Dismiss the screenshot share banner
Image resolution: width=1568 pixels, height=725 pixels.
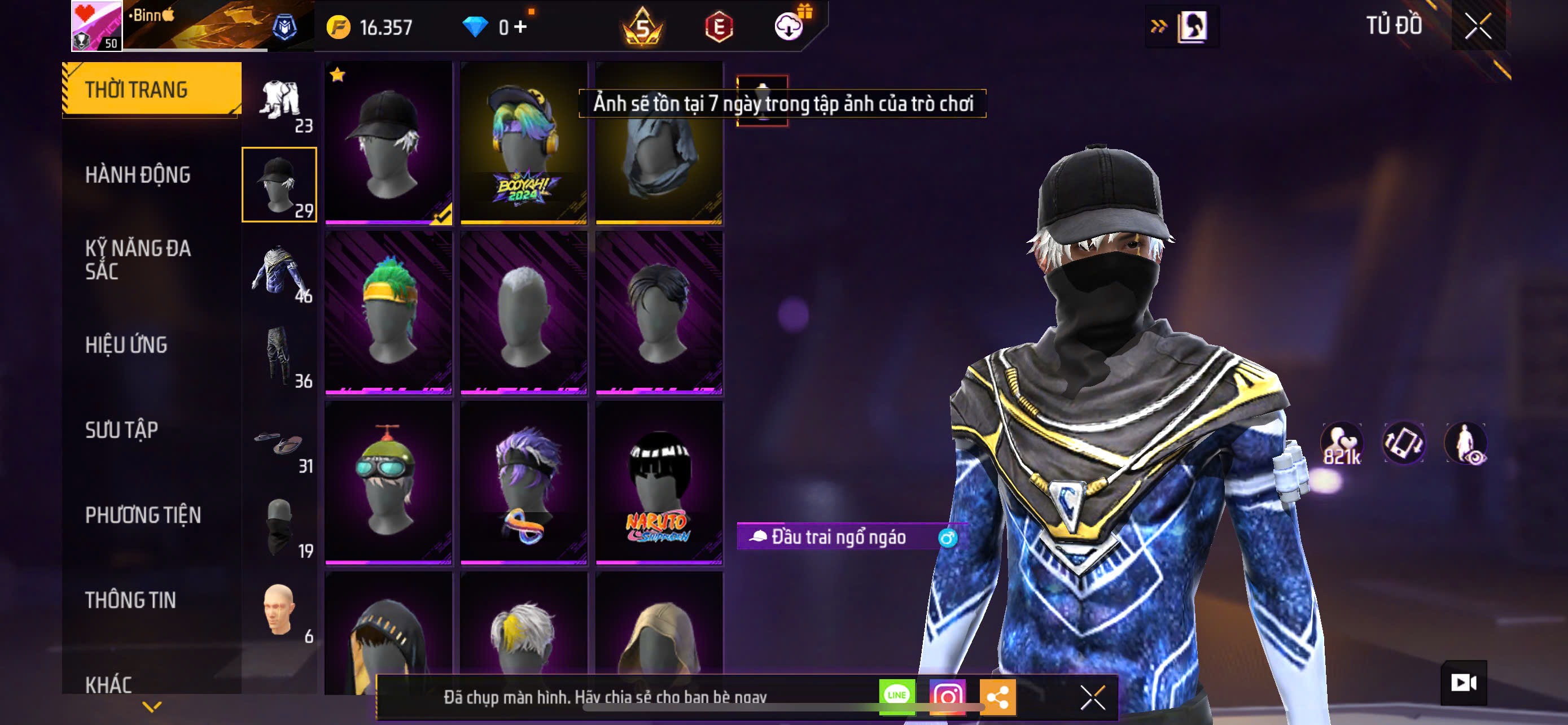click(1093, 697)
